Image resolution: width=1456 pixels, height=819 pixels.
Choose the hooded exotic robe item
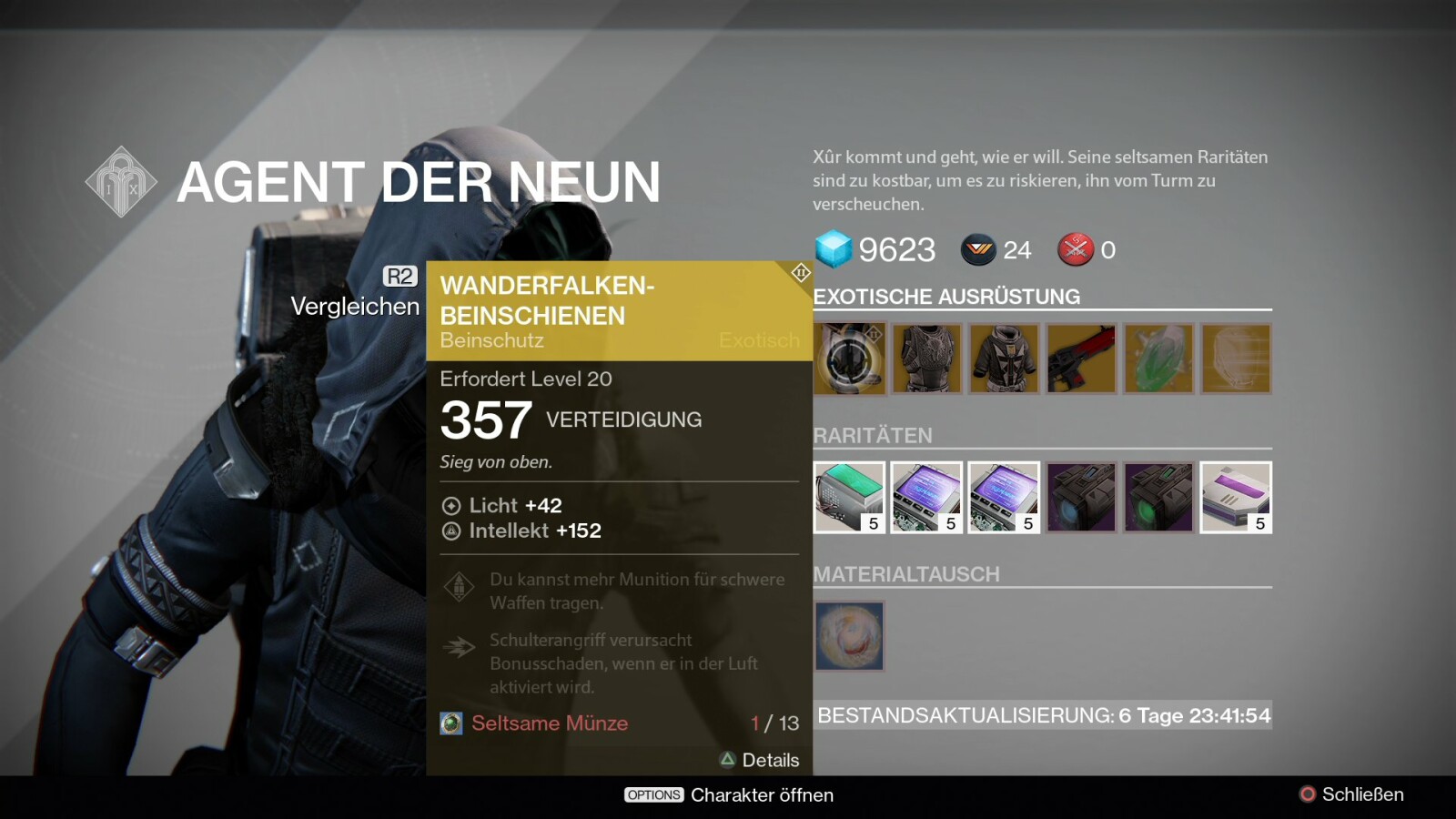(x=1004, y=359)
